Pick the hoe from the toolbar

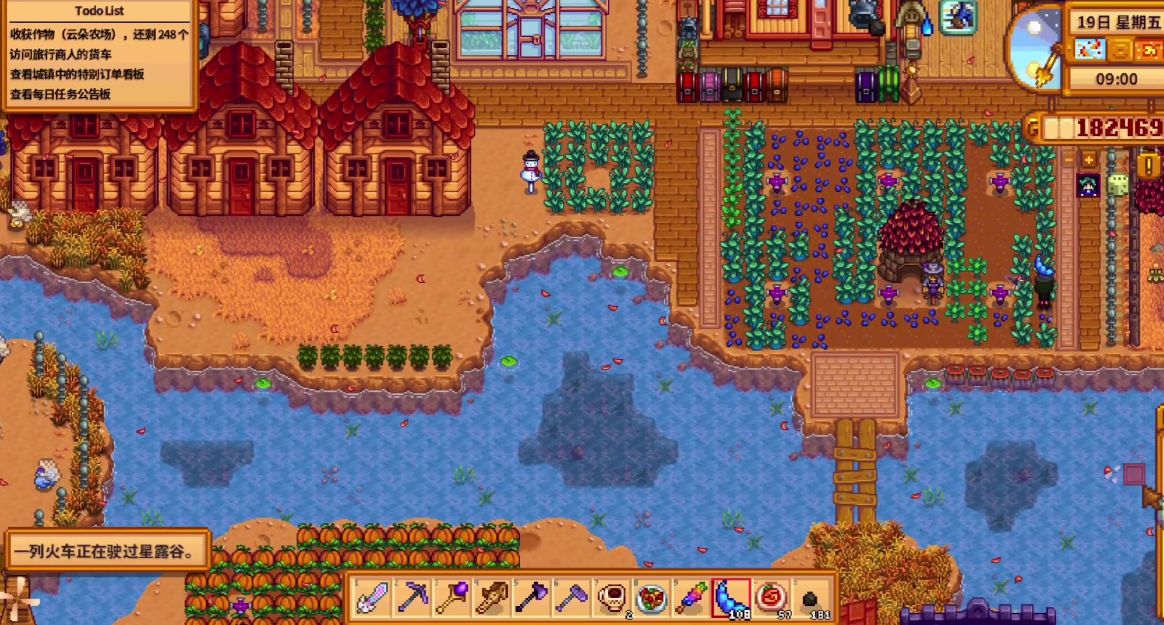571,598
